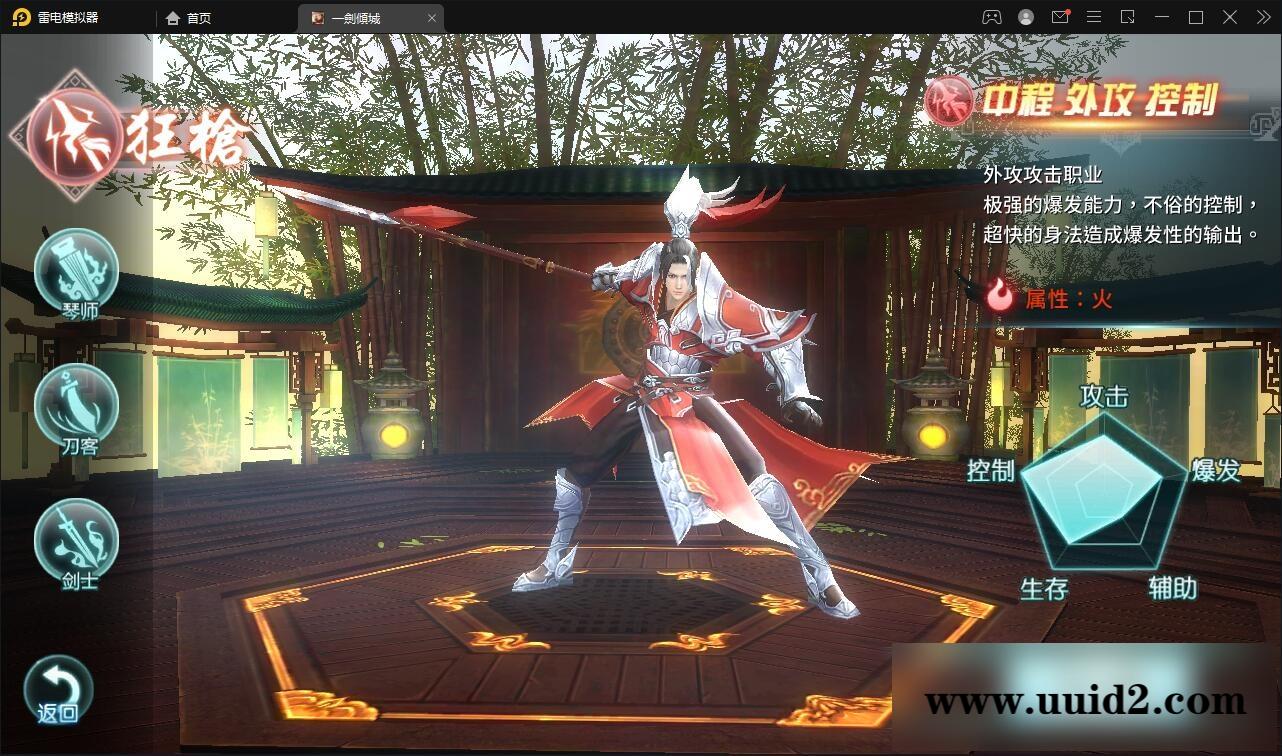Open the hamburger menu
Screen dimensions: 1282x756
pos(1094,17)
